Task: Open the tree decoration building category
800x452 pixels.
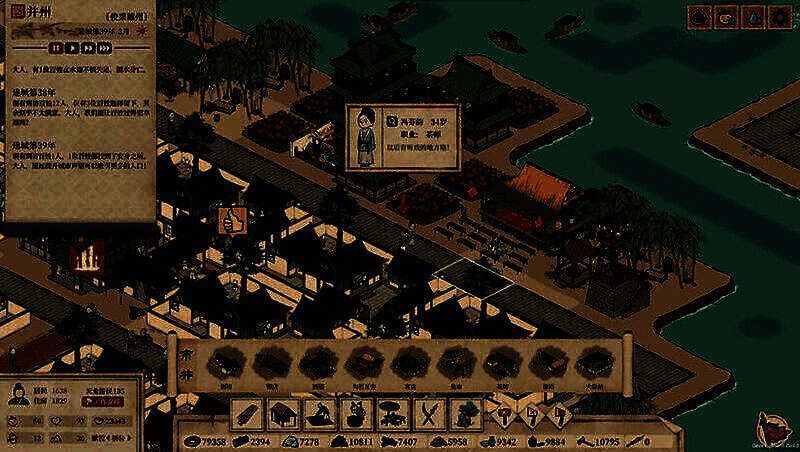Action: pyautogui.click(x=465, y=413)
